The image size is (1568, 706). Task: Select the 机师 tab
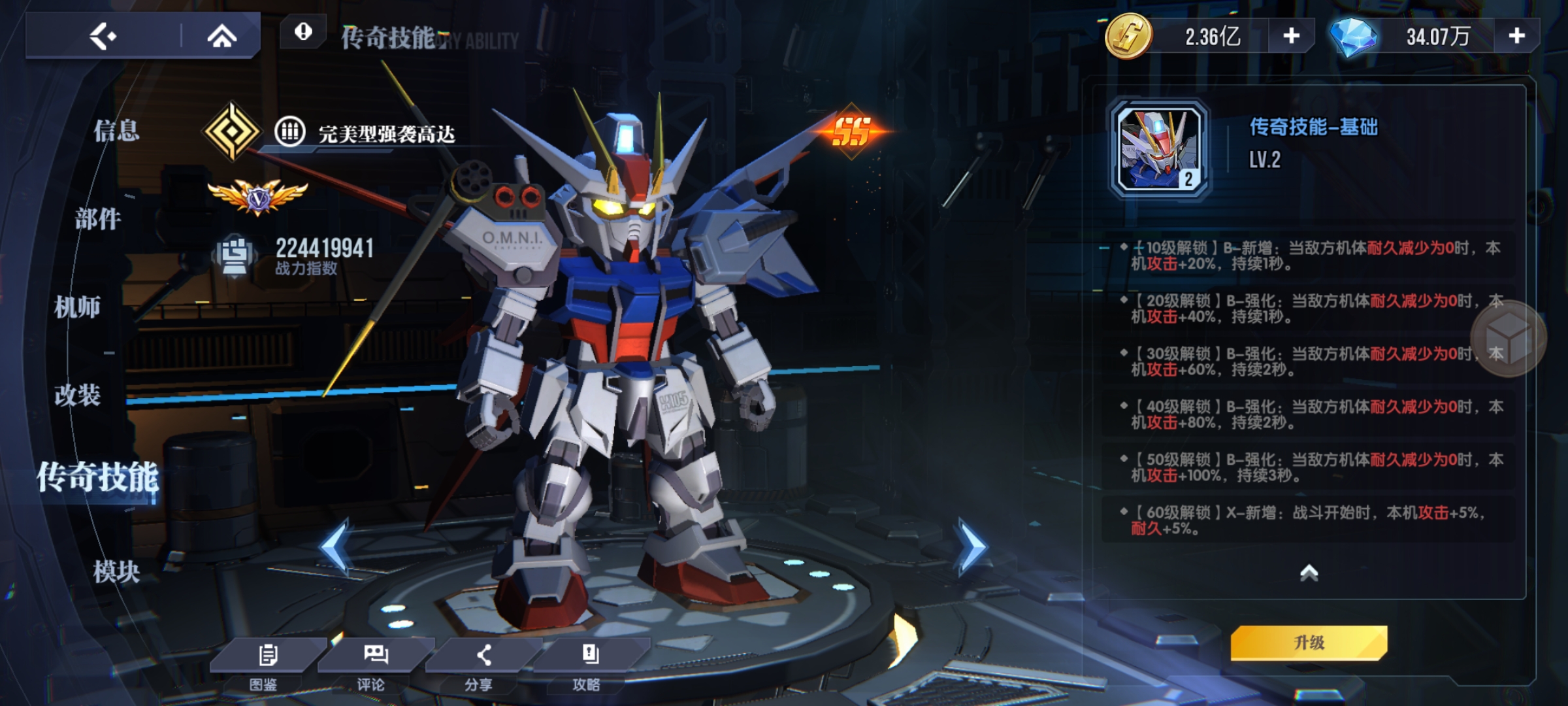[78, 307]
